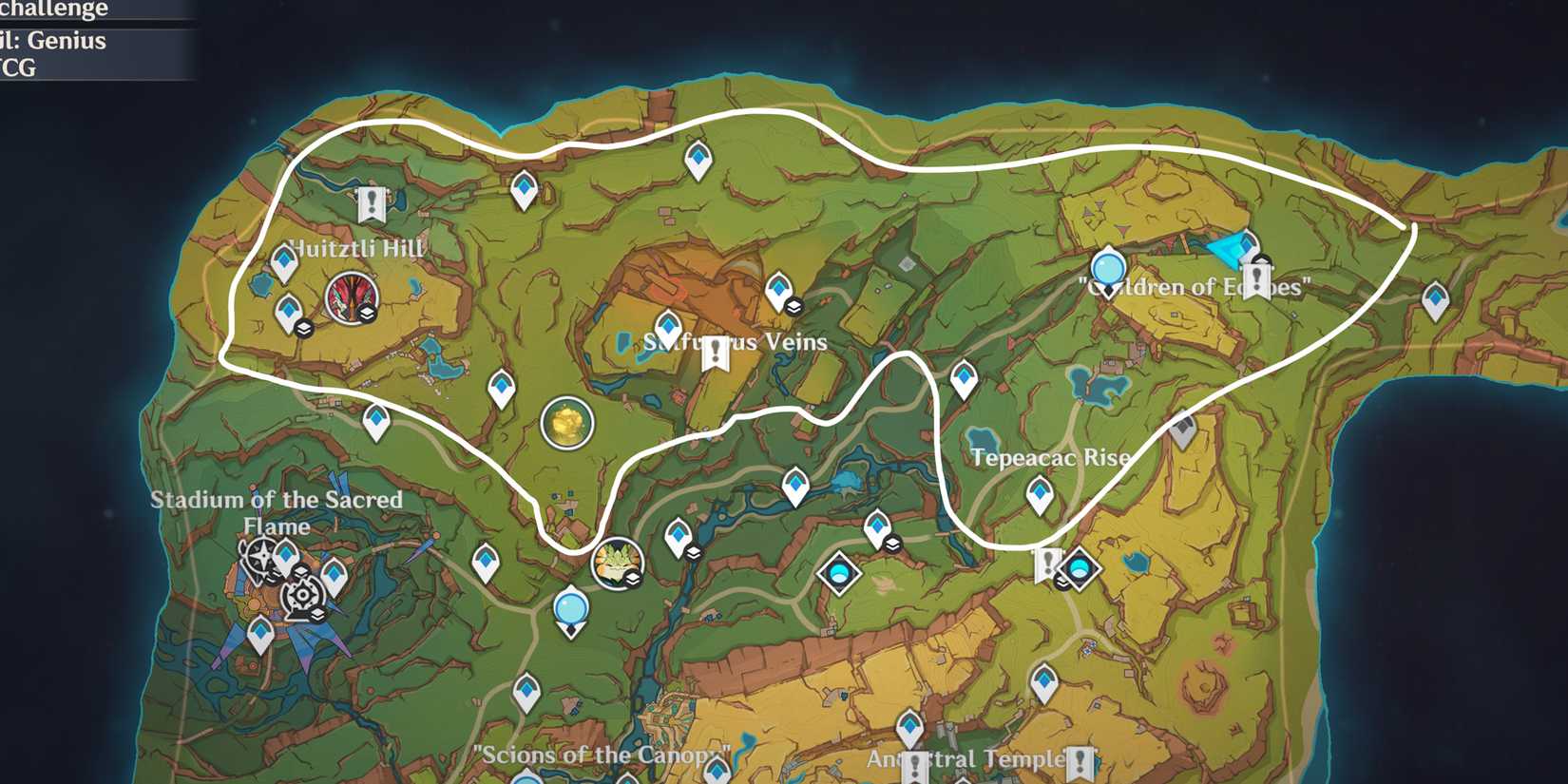This screenshot has width=1568, height=784.
Task: Select the golden ore deposit circle marker
Action: coord(568,421)
